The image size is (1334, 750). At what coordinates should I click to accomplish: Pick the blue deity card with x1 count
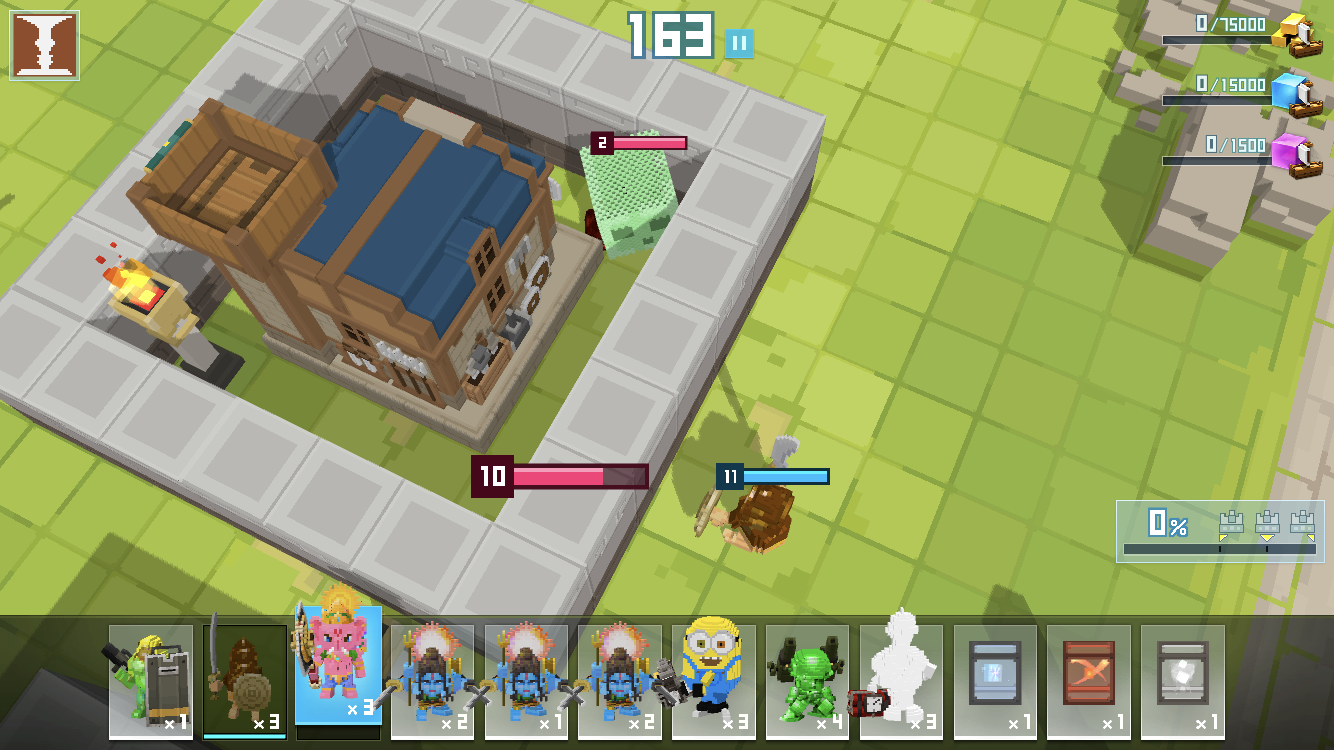tap(526, 680)
